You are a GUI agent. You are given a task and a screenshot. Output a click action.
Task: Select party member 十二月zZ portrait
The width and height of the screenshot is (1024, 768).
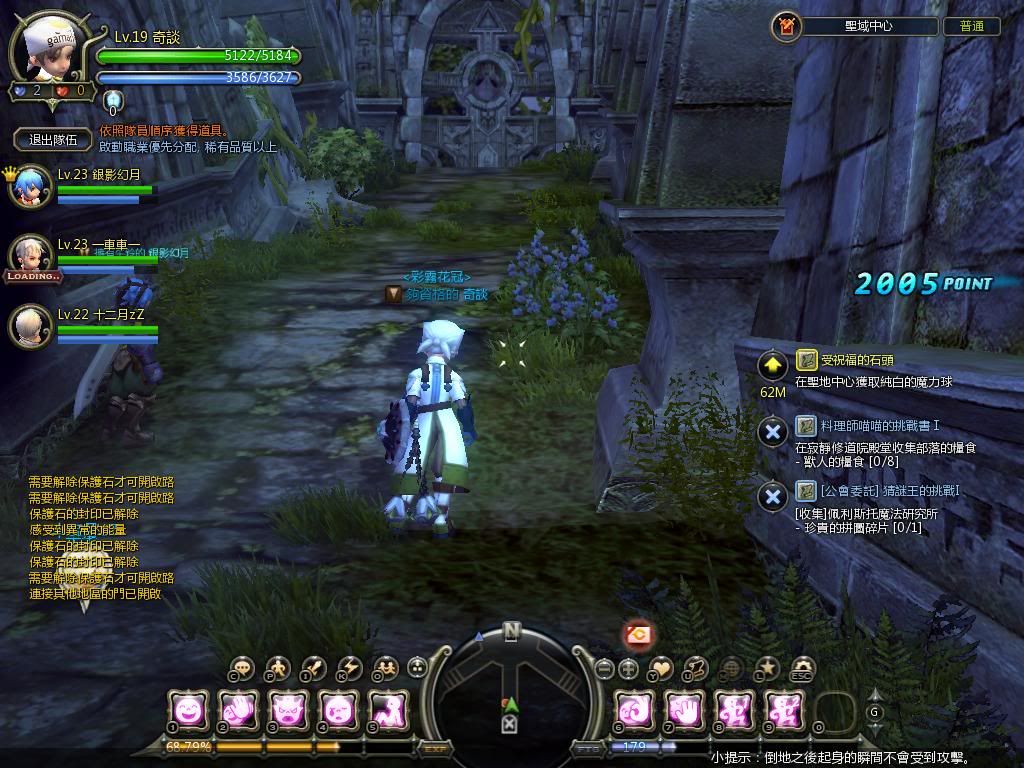coord(30,326)
